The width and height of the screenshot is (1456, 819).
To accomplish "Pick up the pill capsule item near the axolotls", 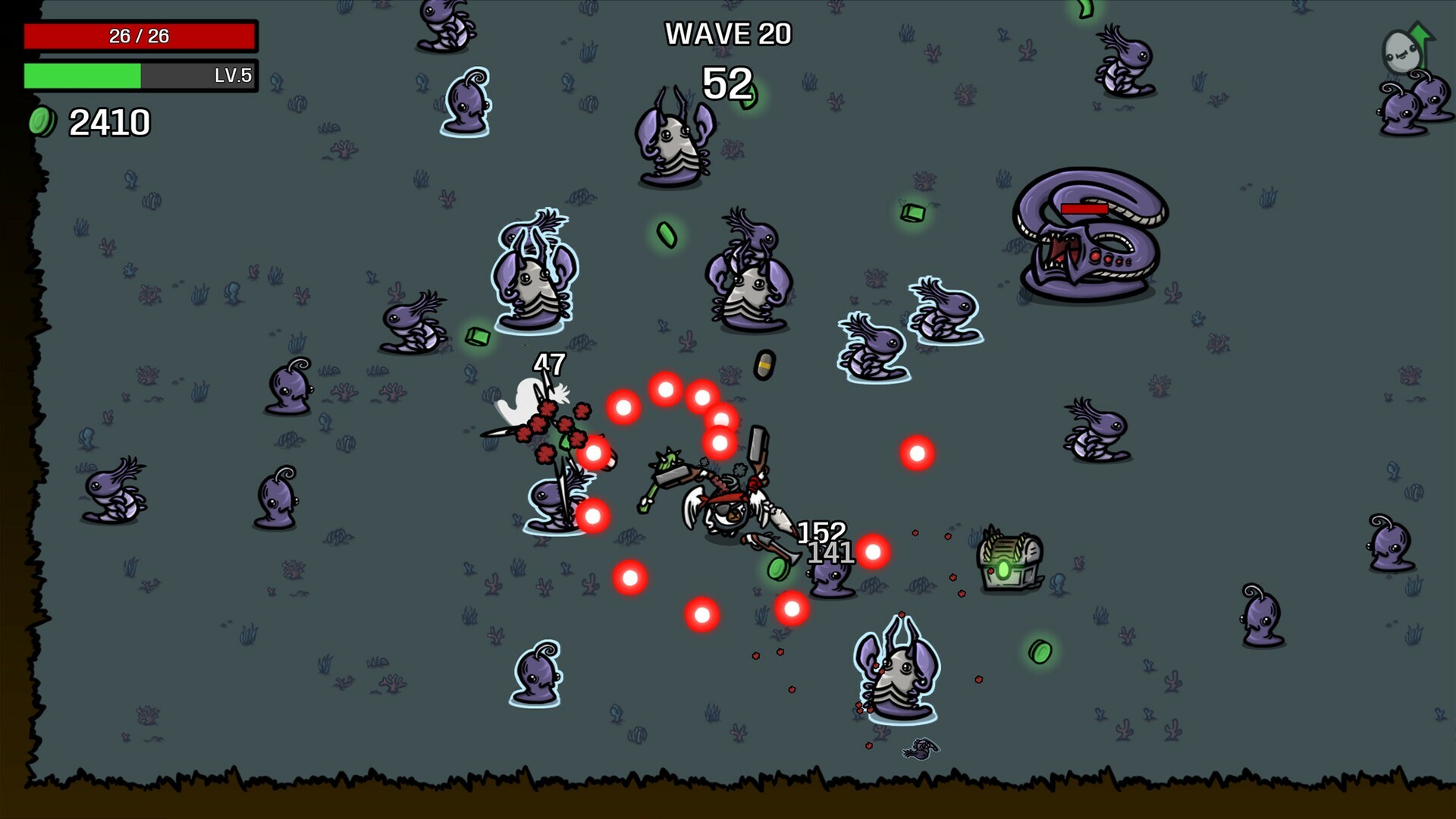I will [x=766, y=365].
